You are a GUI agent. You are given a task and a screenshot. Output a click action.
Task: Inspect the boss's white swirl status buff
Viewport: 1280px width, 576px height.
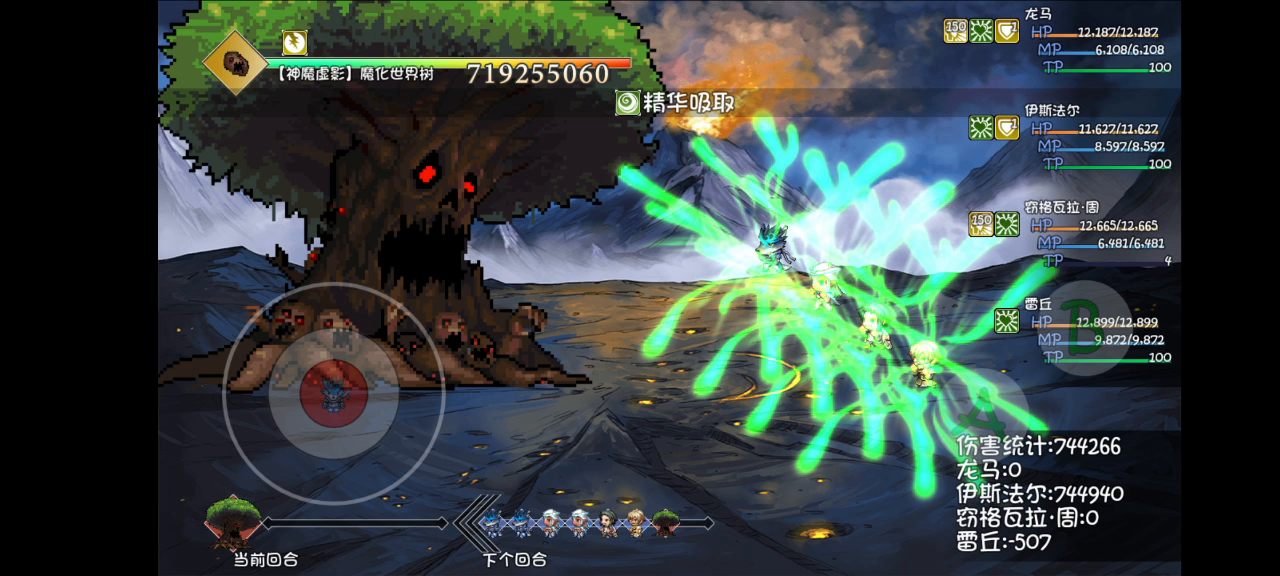[x=295, y=42]
